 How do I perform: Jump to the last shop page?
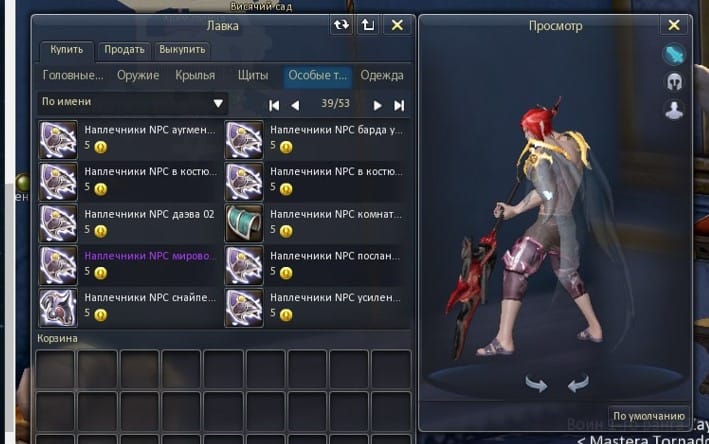point(399,105)
